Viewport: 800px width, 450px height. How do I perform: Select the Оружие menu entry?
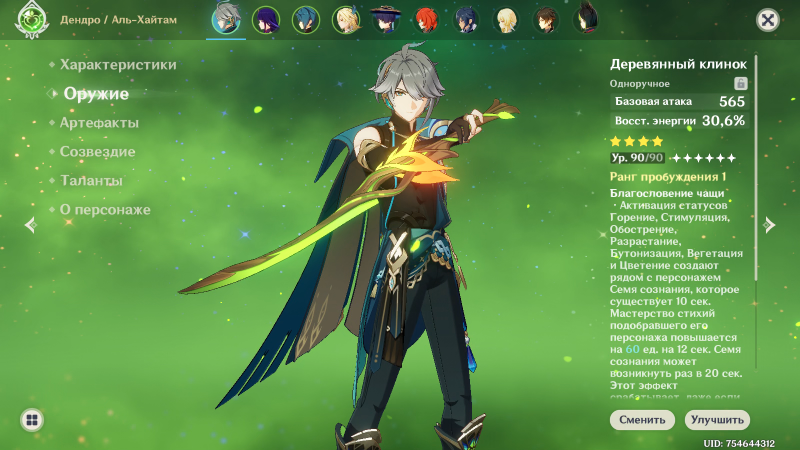(x=96, y=94)
